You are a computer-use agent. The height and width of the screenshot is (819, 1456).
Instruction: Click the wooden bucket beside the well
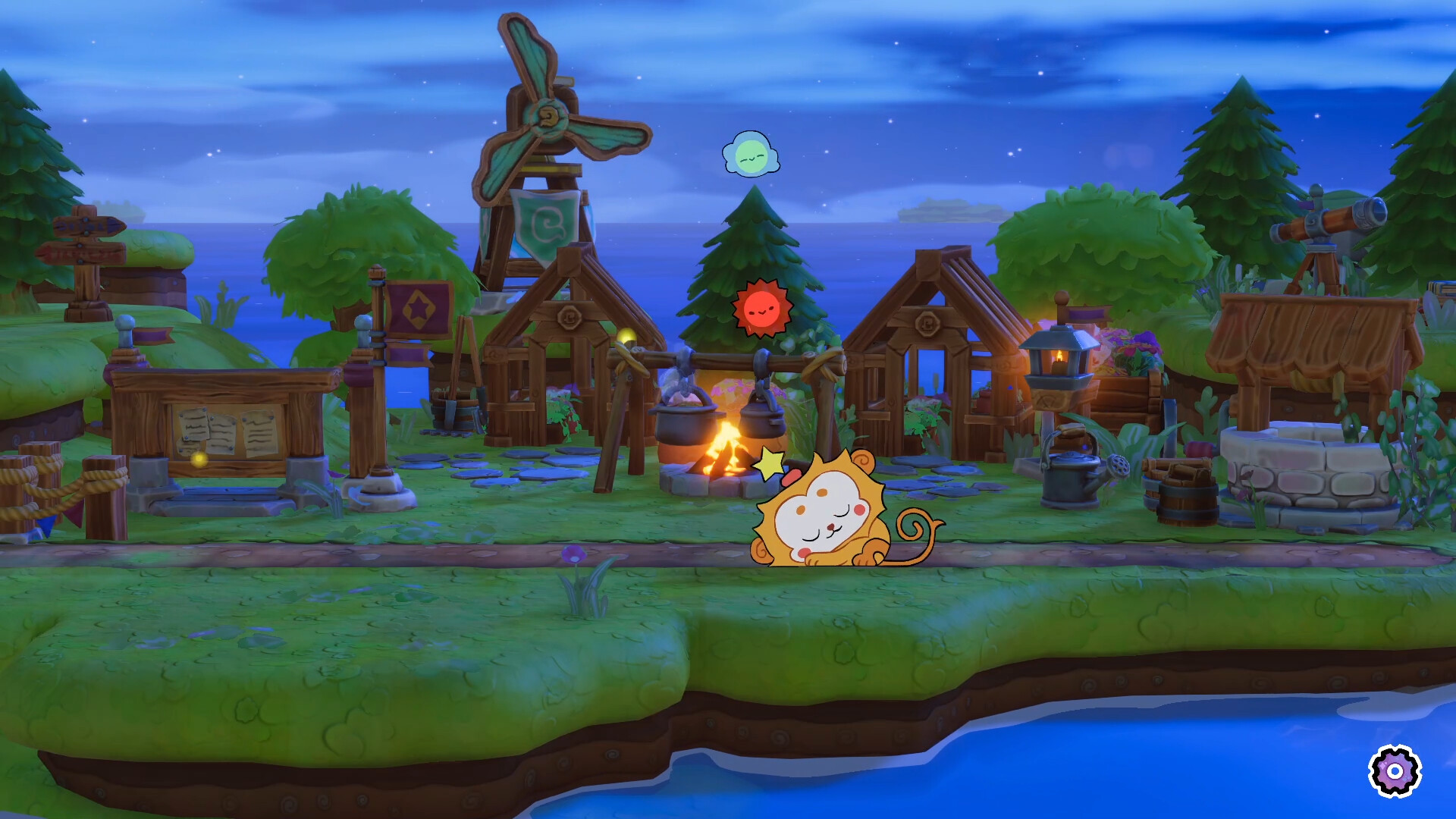point(1188,504)
